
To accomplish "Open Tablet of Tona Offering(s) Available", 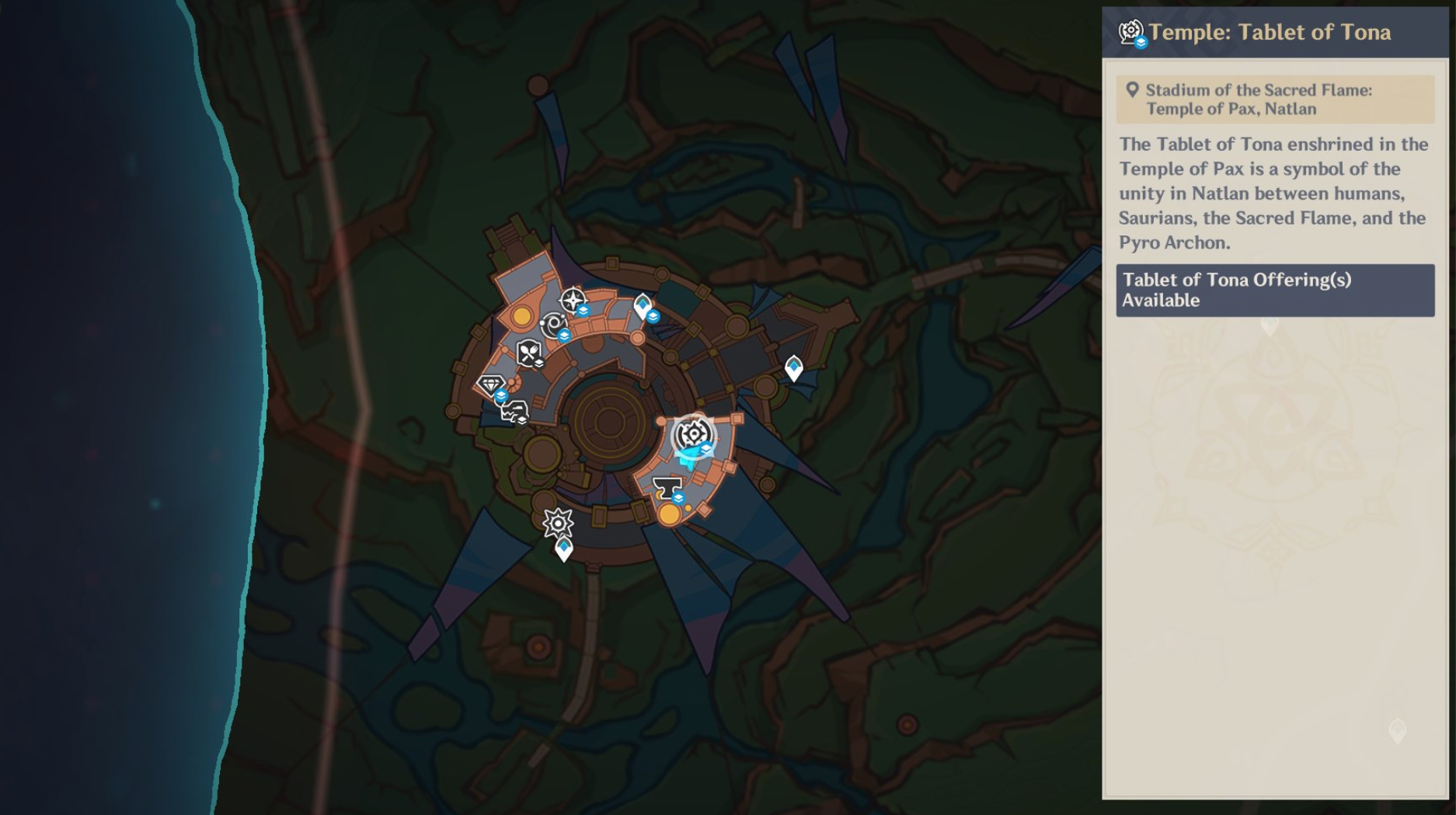I will click(x=1274, y=290).
